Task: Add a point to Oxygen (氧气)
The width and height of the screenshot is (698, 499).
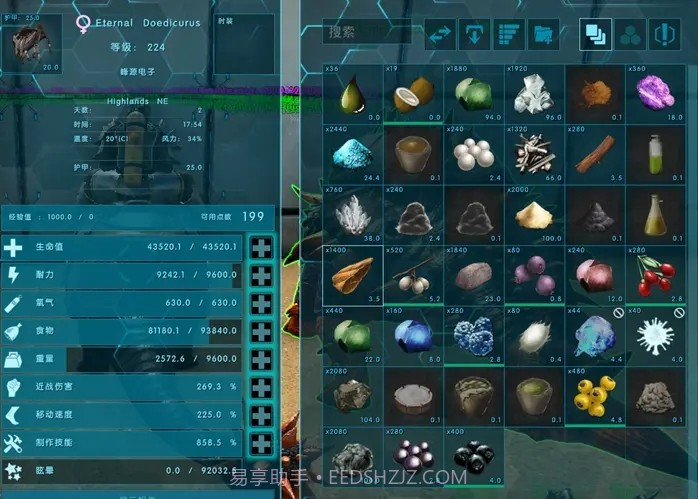Action: click(261, 304)
